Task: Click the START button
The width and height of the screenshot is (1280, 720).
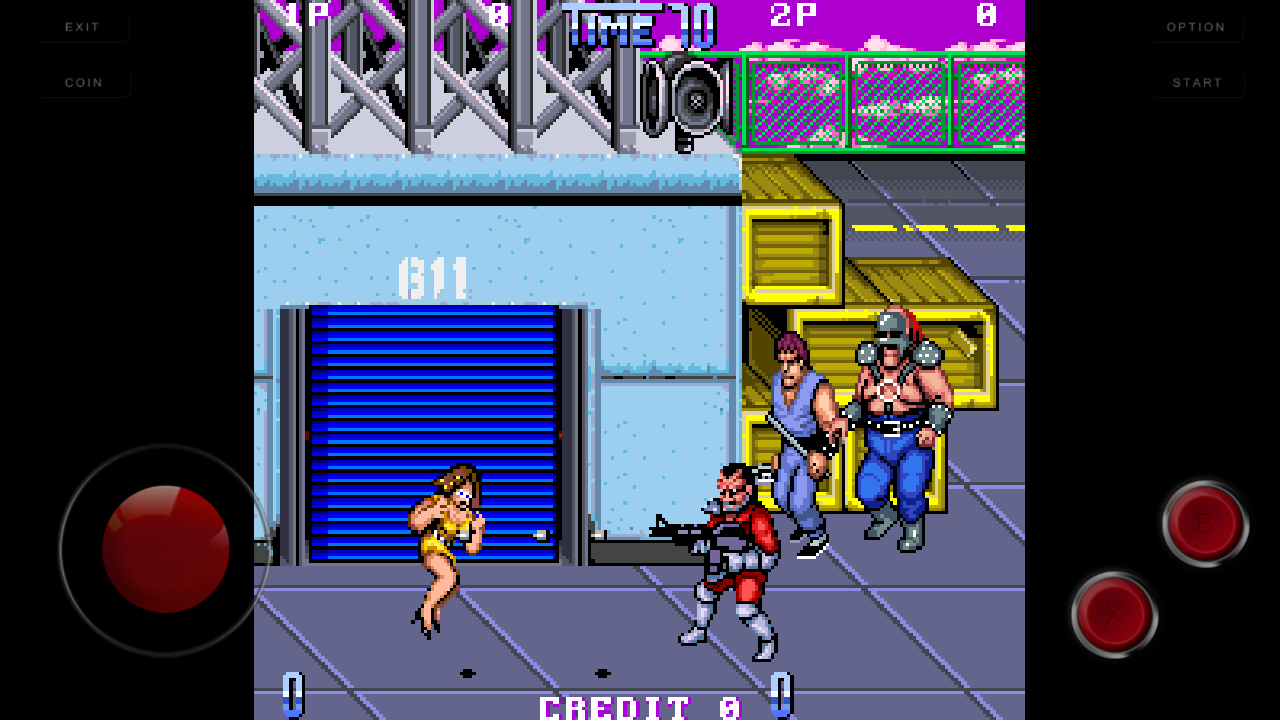Action: (x=1197, y=83)
